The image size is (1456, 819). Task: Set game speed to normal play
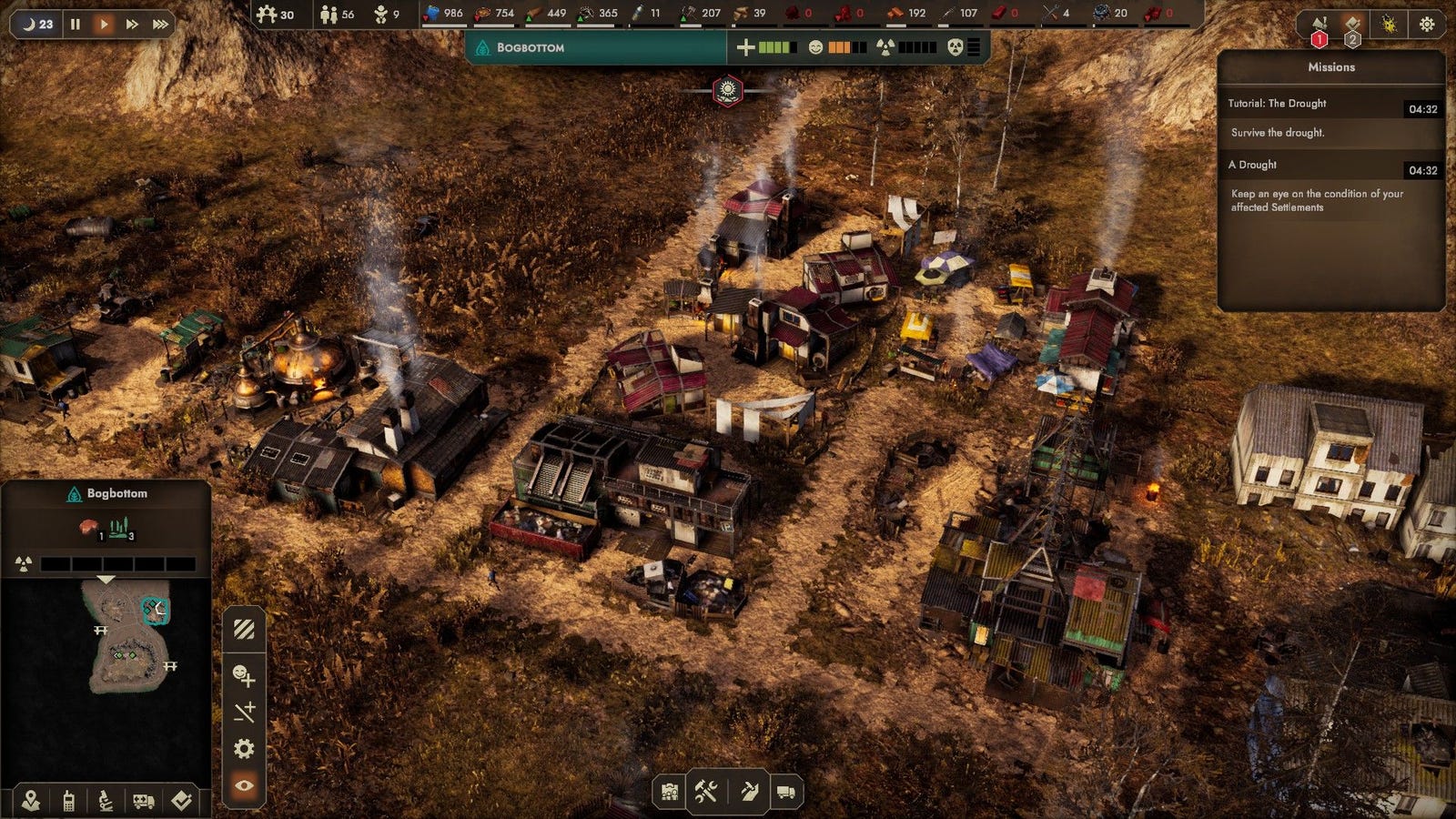click(104, 24)
